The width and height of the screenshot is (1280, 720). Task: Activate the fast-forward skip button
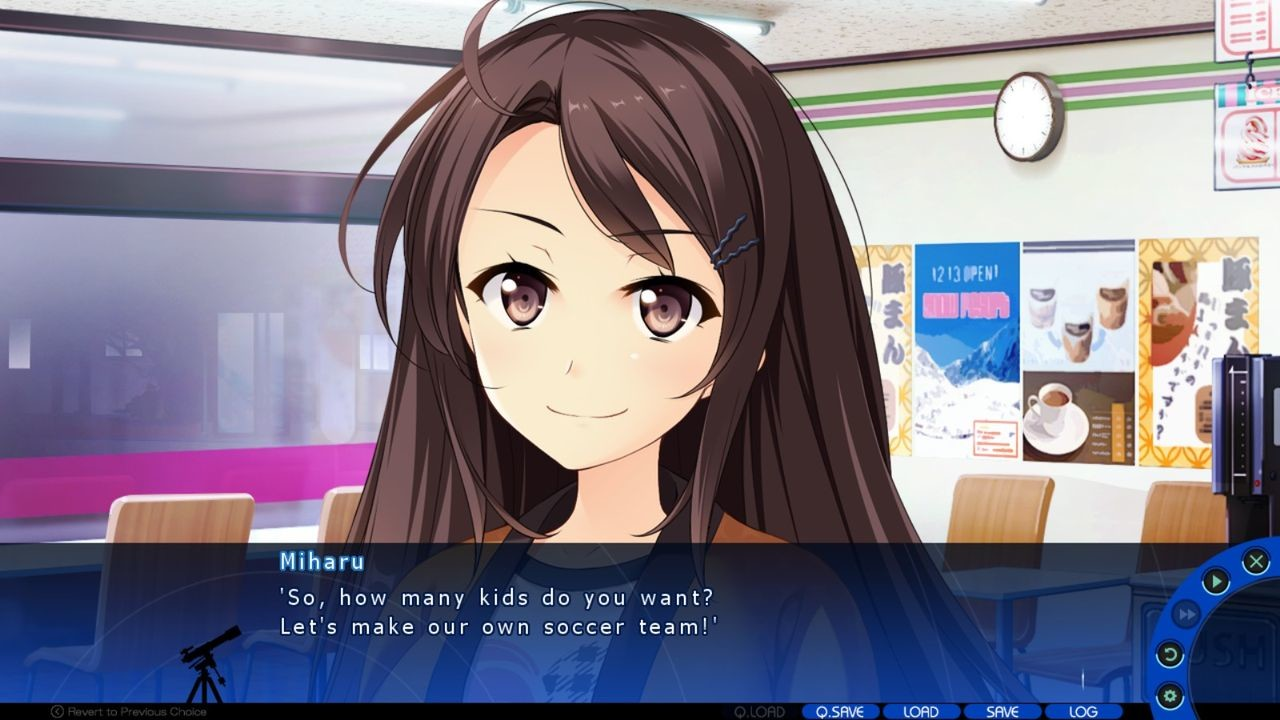coord(1186,614)
